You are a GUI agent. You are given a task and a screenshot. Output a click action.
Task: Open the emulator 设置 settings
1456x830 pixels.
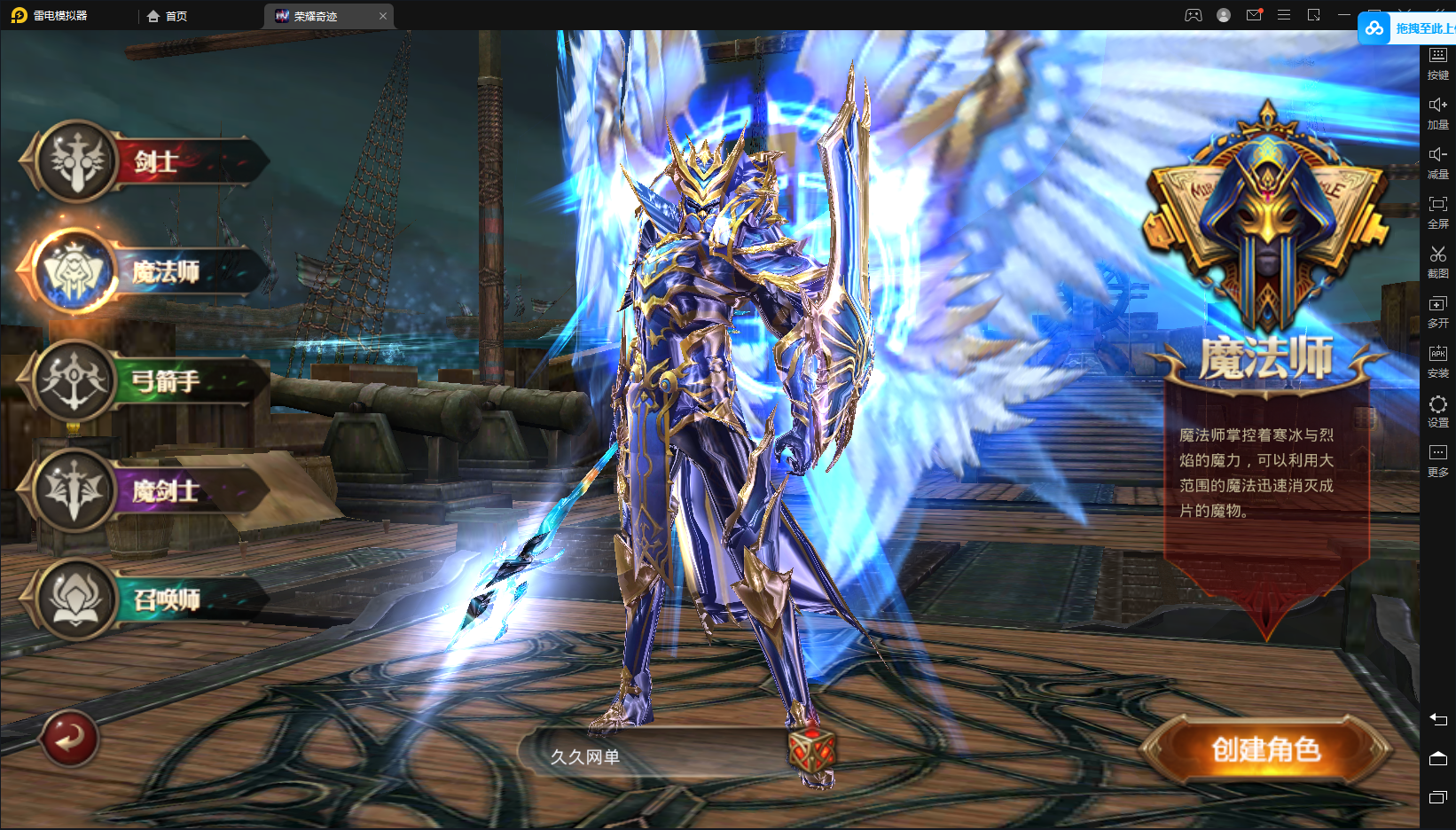coord(1437,411)
